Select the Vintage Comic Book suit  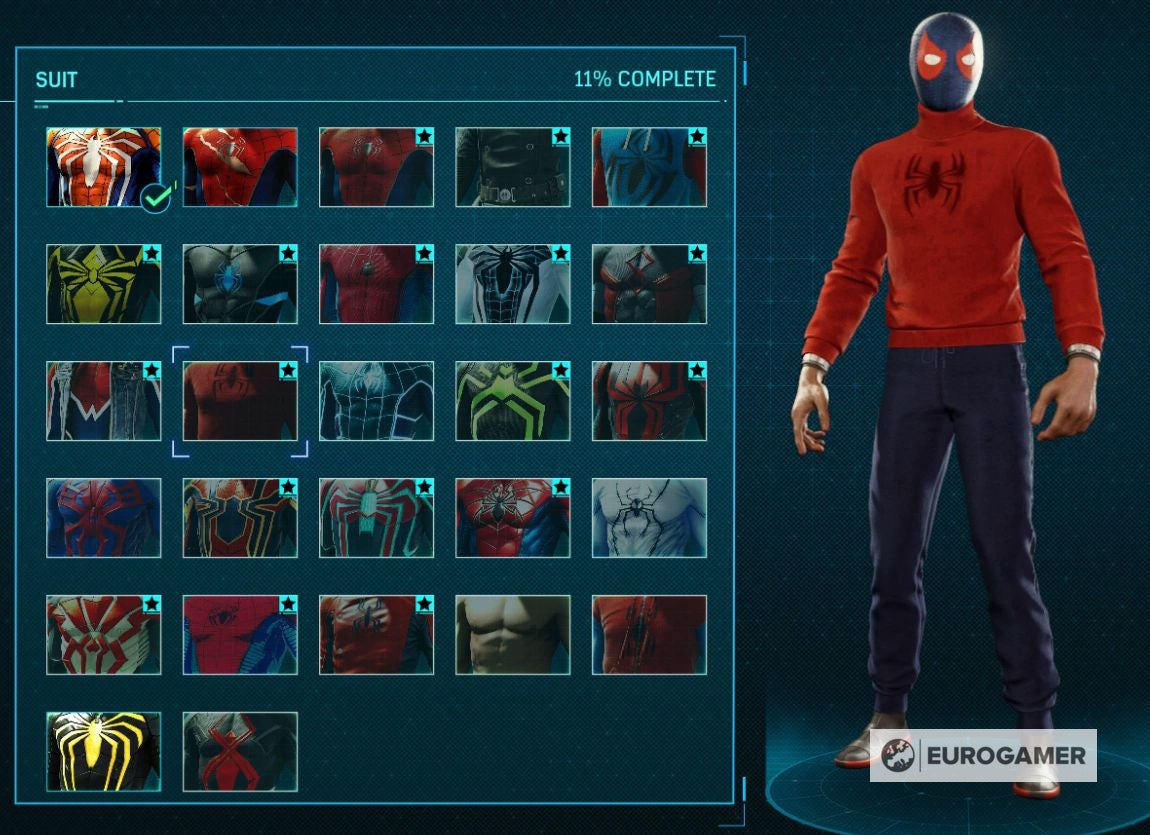pos(240,635)
